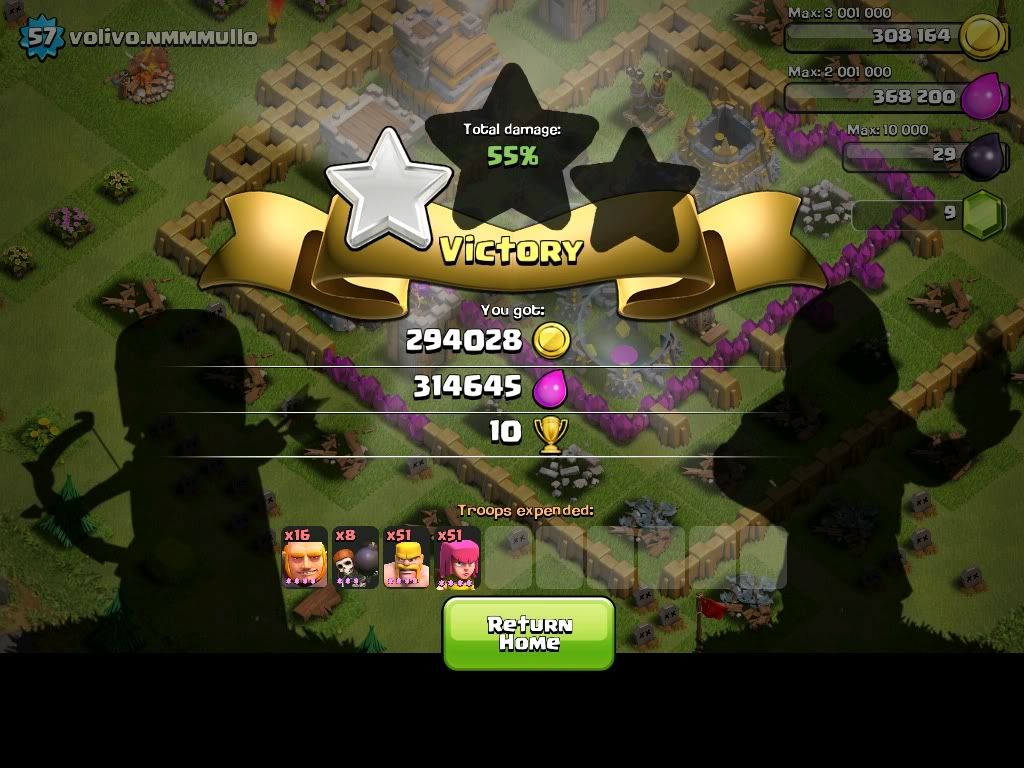
Task: Select the Giant x16 troop card
Action: point(305,557)
